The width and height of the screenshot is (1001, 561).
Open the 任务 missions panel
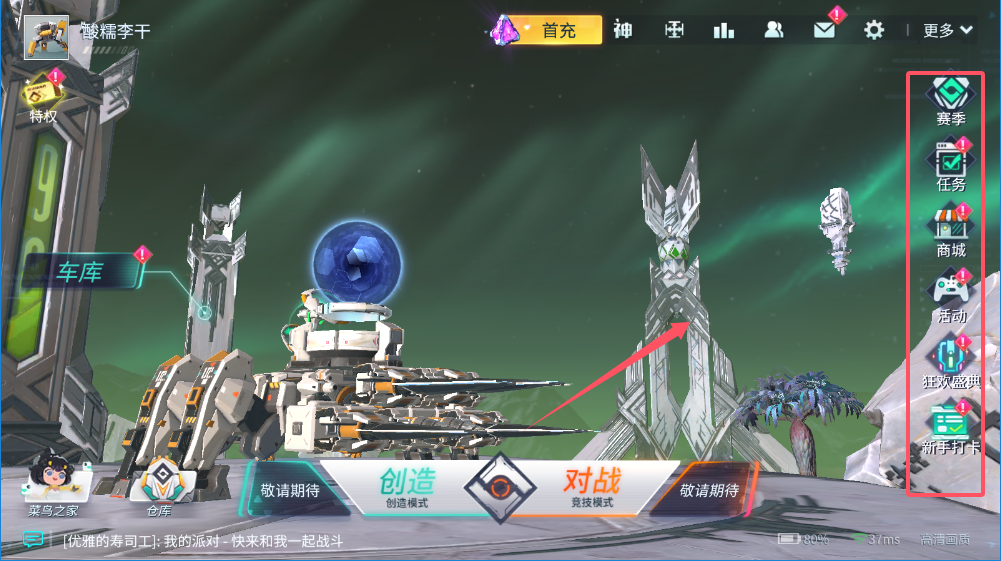(x=950, y=165)
